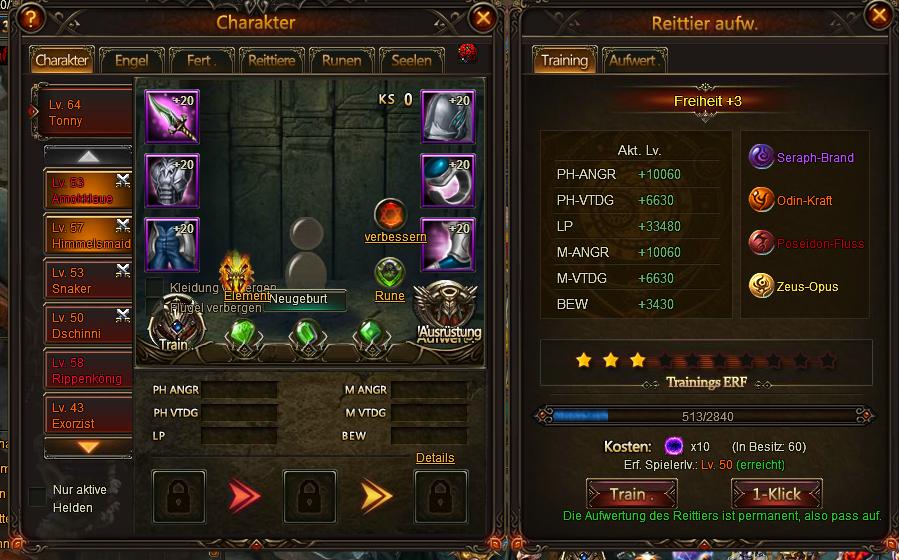Close the Reittier aufw. window
This screenshot has width=899, height=560.
pos(878,16)
